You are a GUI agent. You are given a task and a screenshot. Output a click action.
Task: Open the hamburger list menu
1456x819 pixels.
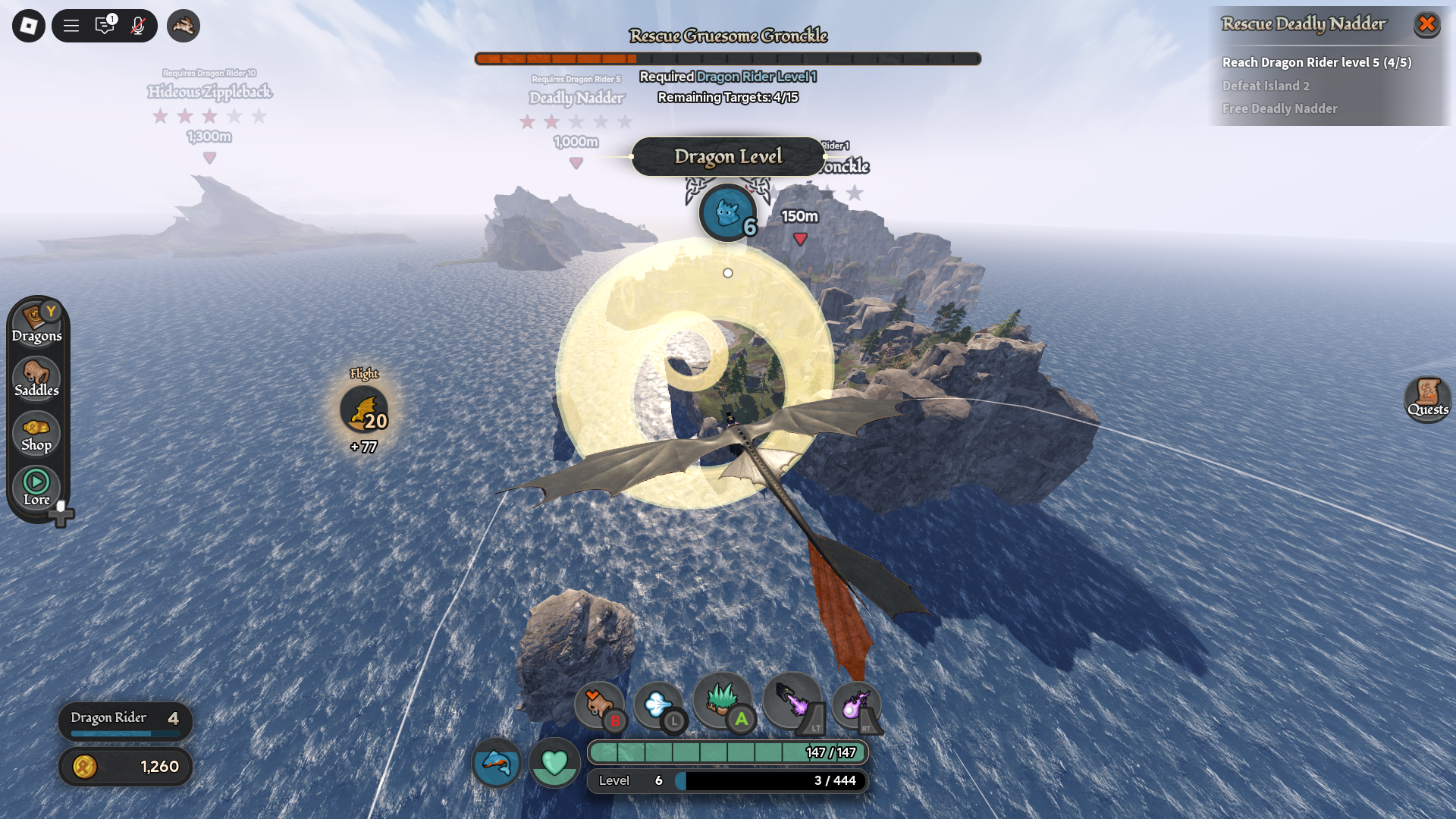click(71, 26)
